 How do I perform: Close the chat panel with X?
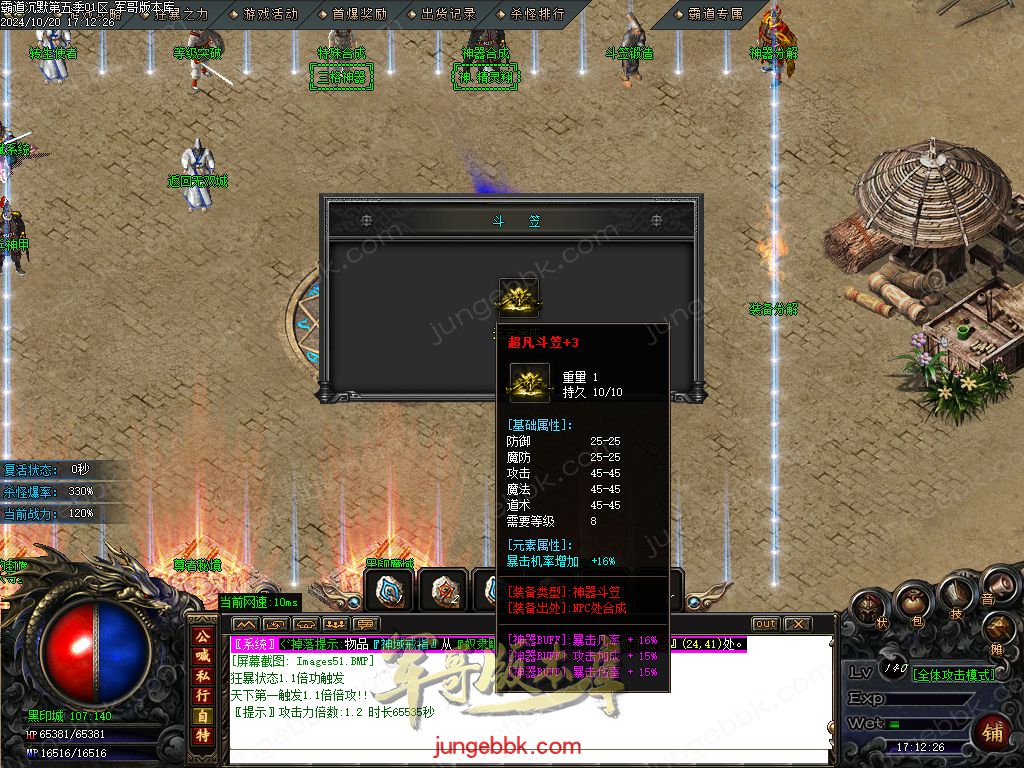tap(797, 624)
